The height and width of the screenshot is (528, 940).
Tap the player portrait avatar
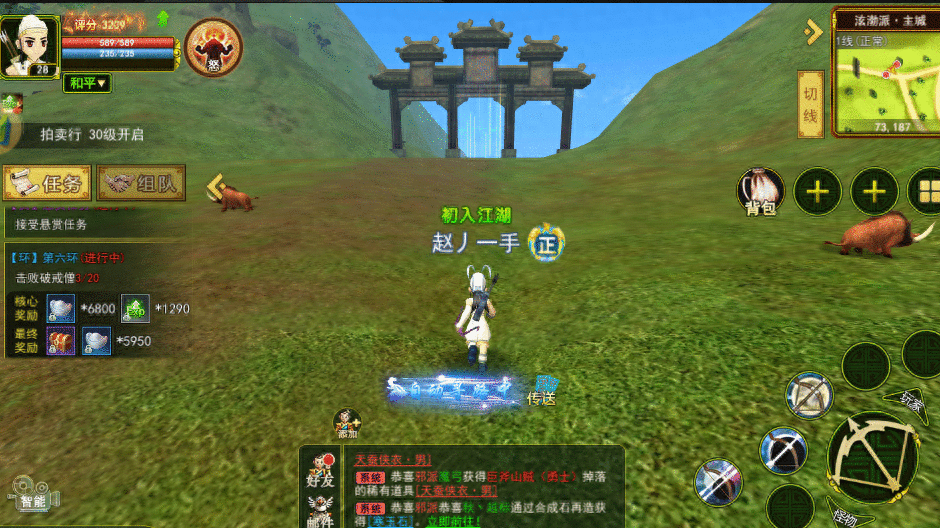click(29, 41)
